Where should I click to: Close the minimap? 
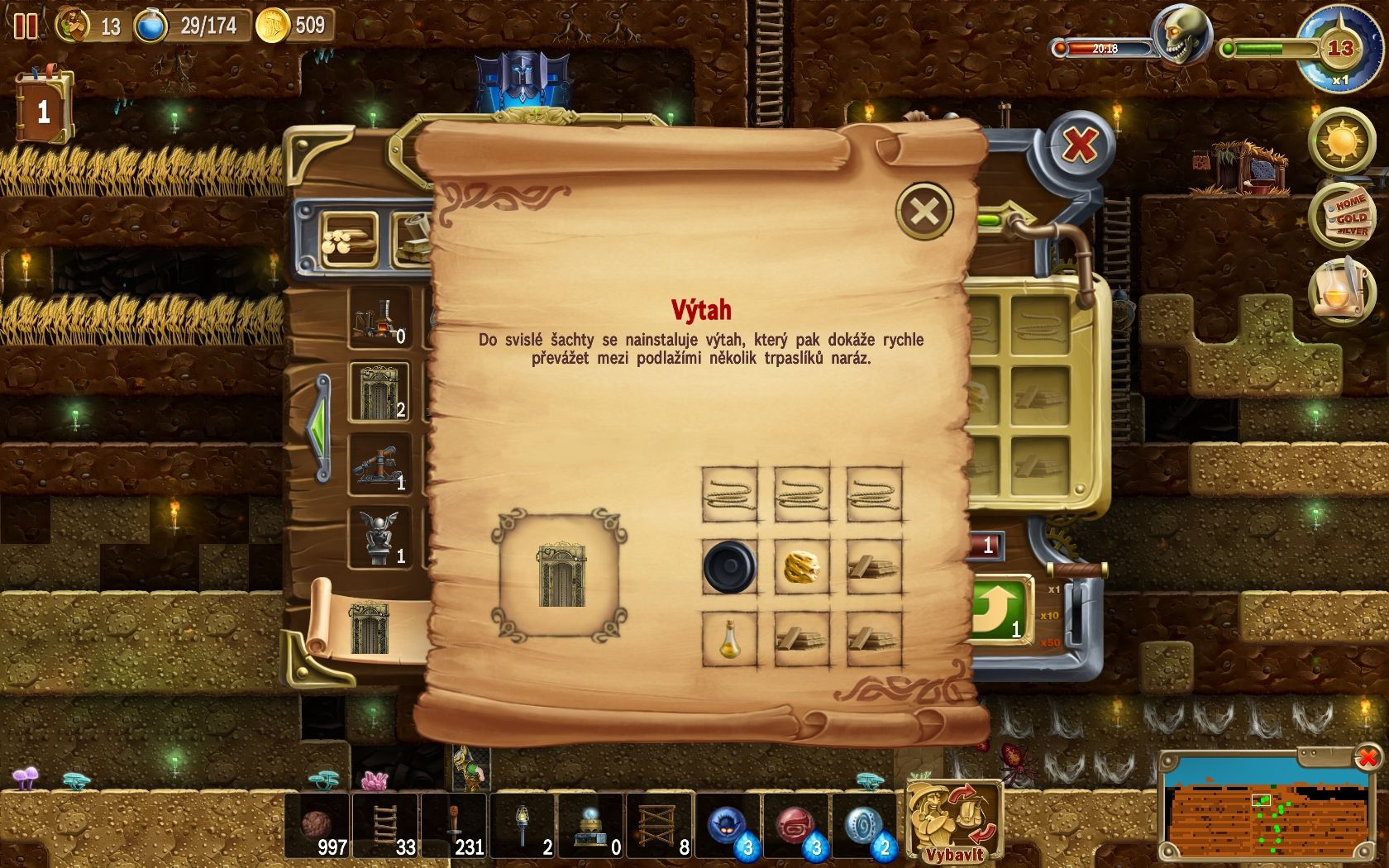point(1368,756)
